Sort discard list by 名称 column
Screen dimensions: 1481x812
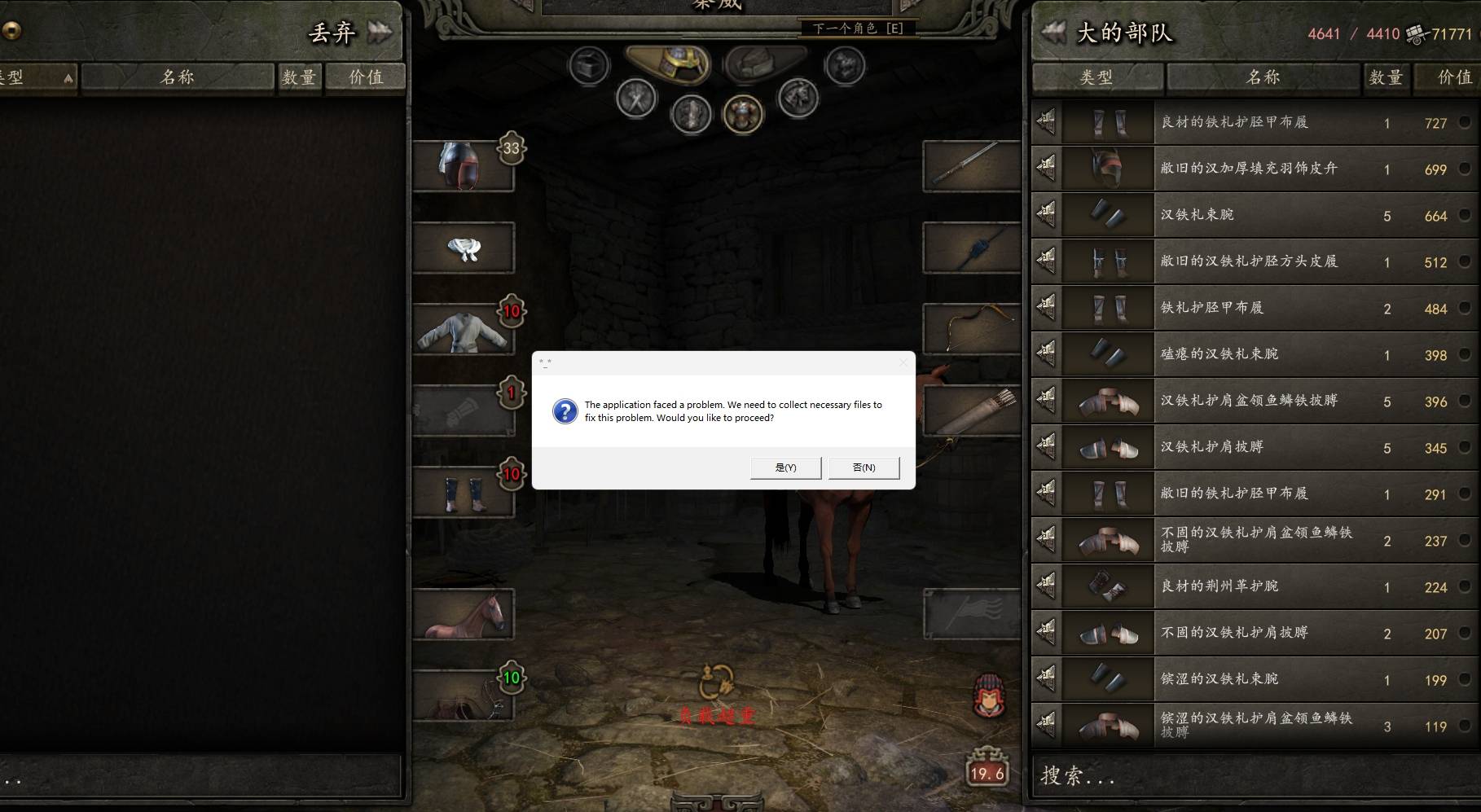point(178,77)
